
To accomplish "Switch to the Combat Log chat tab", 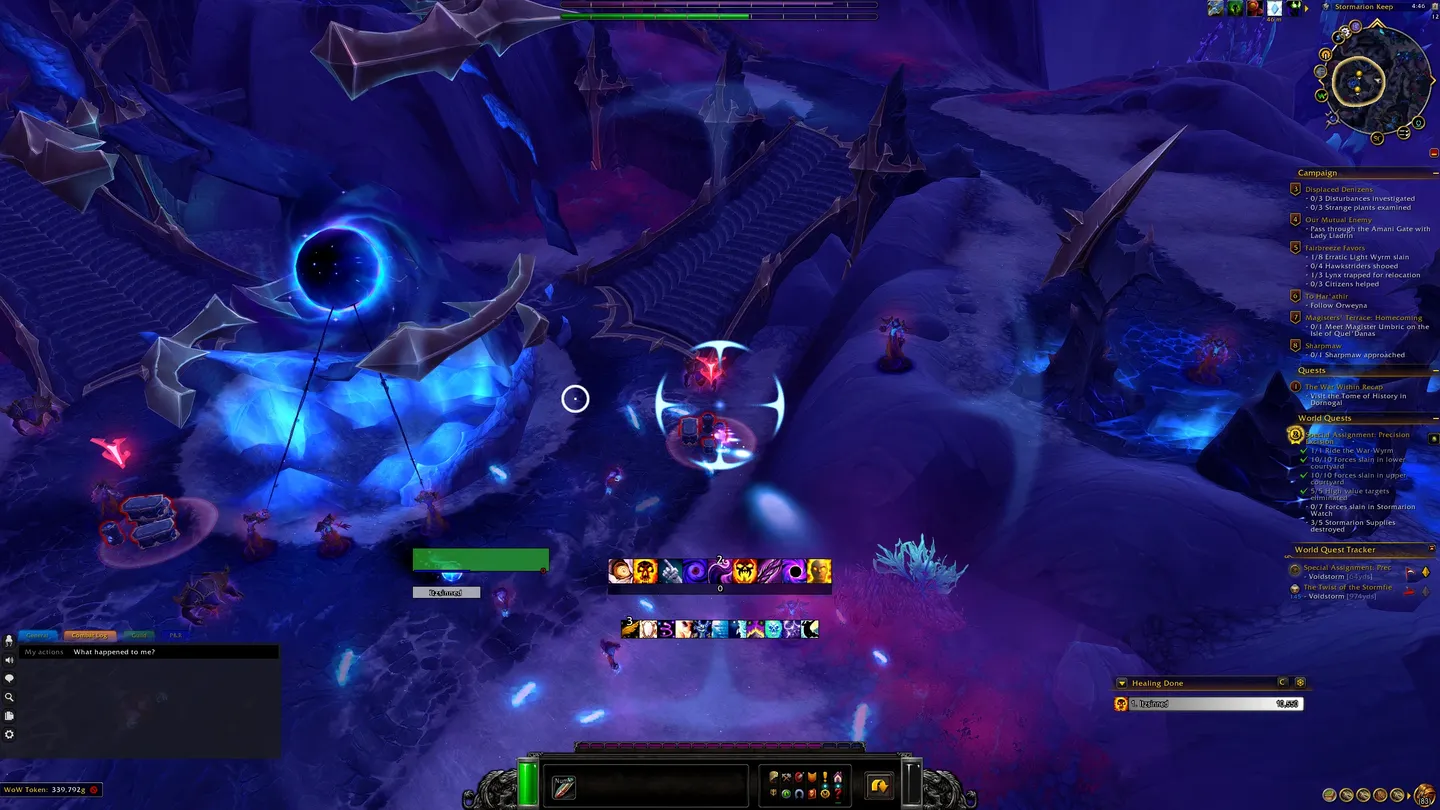I will point(89,635).
